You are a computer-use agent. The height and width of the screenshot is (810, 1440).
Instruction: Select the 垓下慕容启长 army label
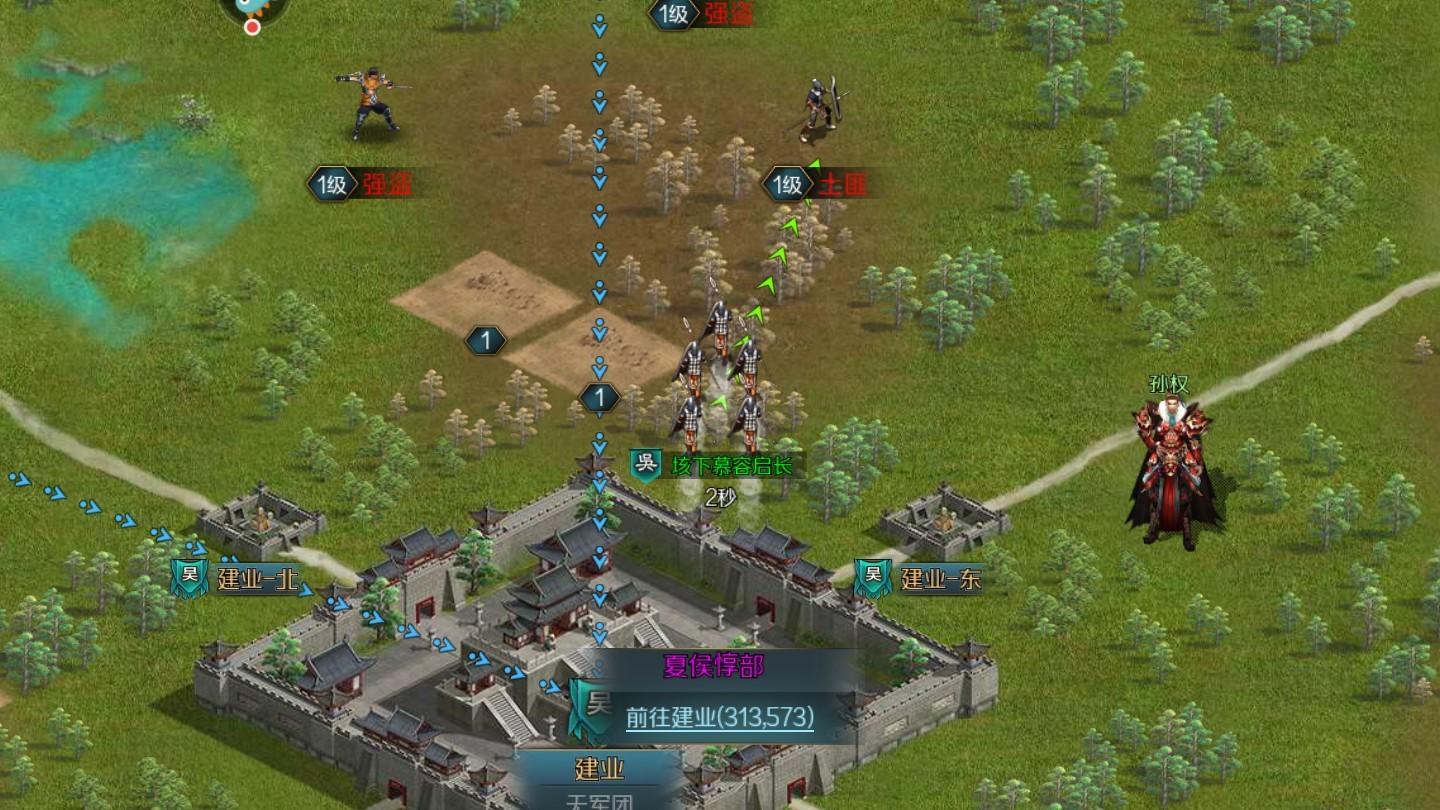(x=731, y=465)
